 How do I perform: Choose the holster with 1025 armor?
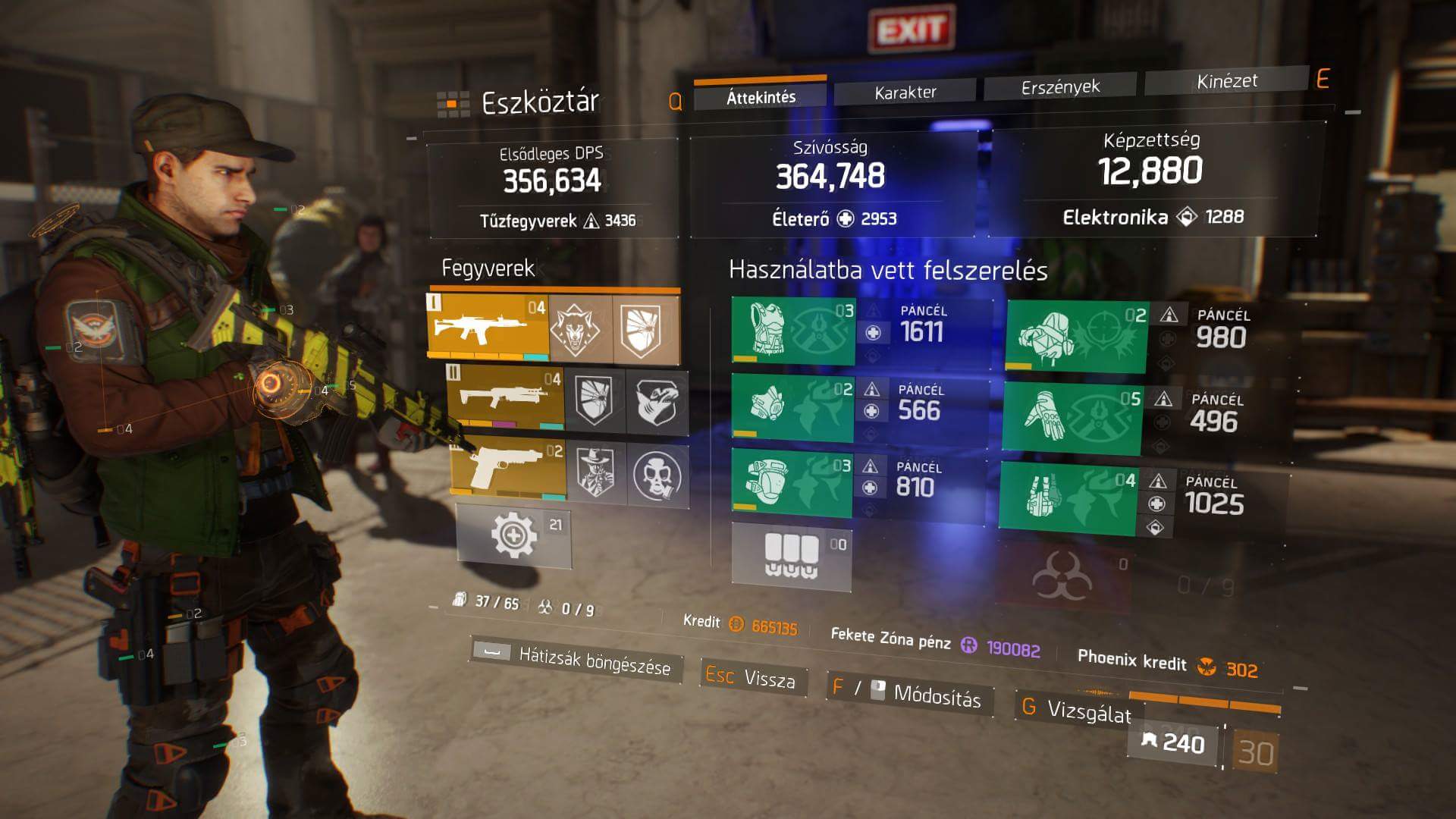pos(1067,496)
